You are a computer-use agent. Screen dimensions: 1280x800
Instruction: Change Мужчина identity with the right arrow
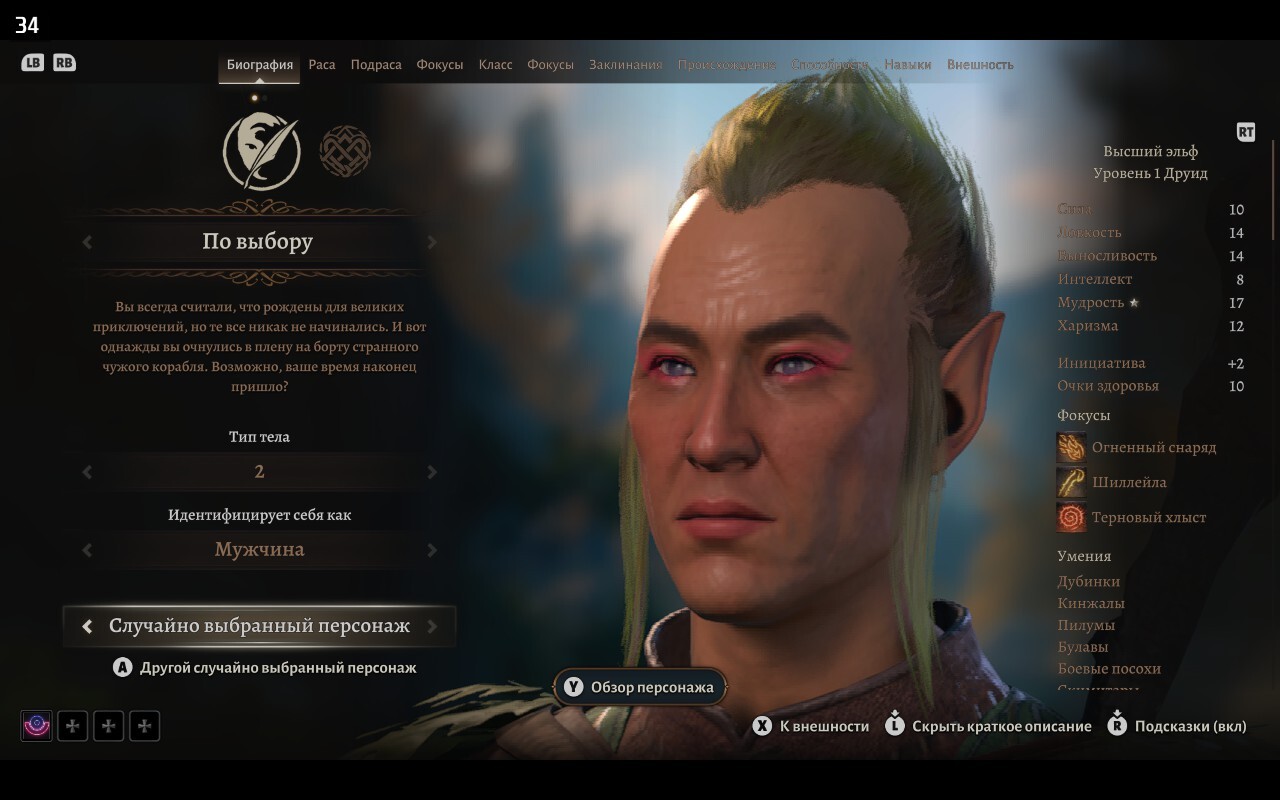point(432,550)
